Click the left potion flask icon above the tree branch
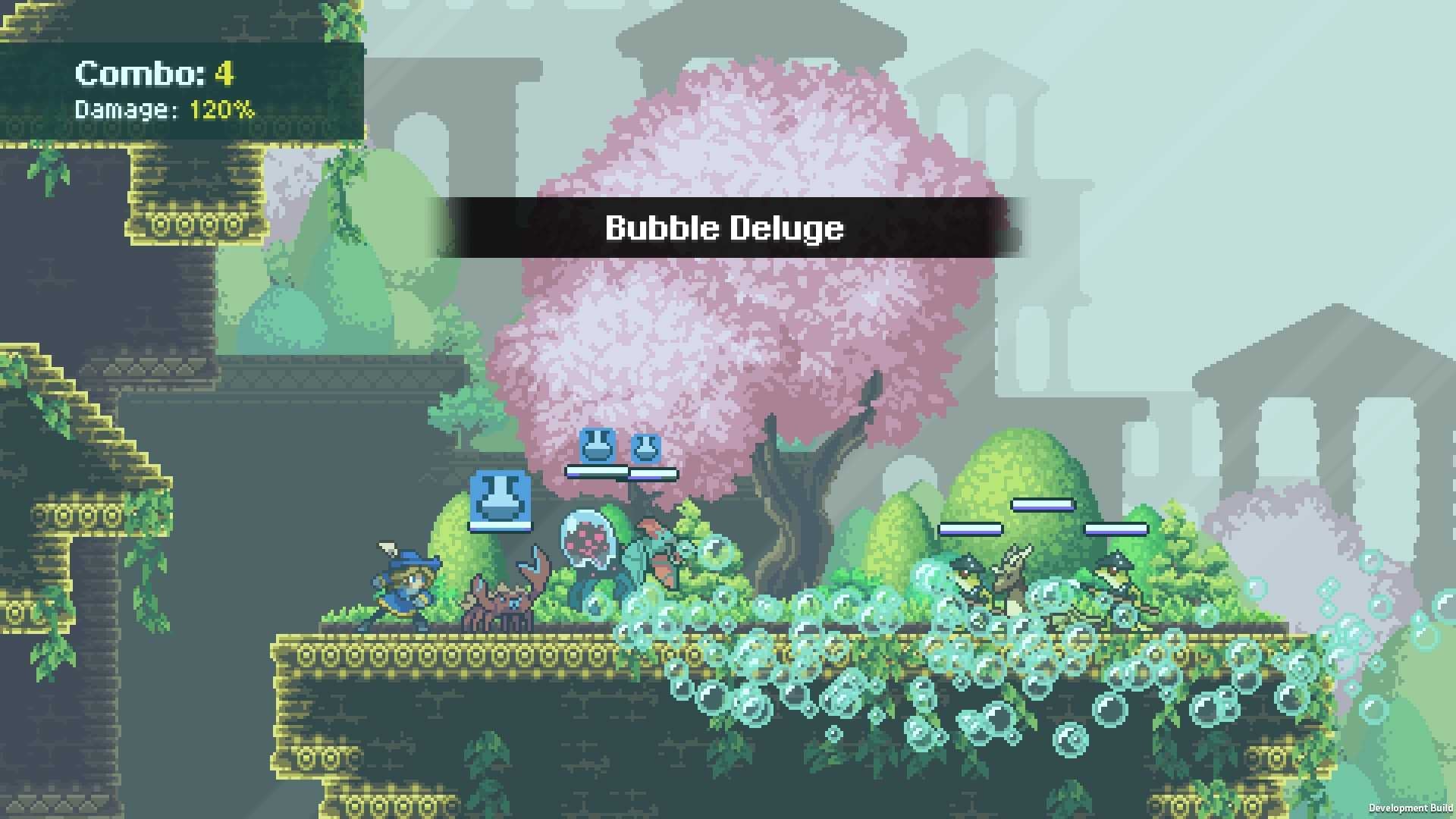 [598, 446]
